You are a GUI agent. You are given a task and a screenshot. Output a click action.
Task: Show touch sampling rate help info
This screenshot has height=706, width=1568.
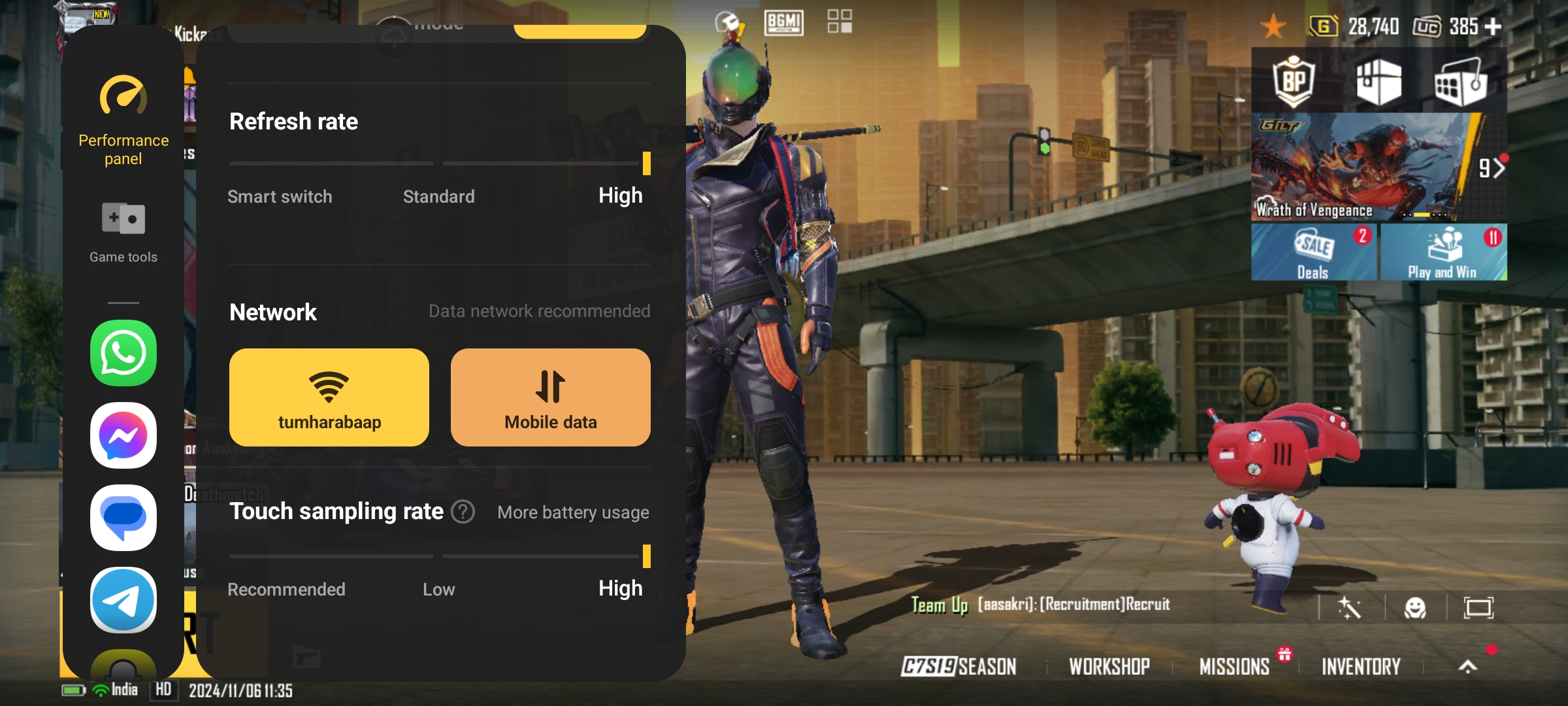click(x=463, y=512)
